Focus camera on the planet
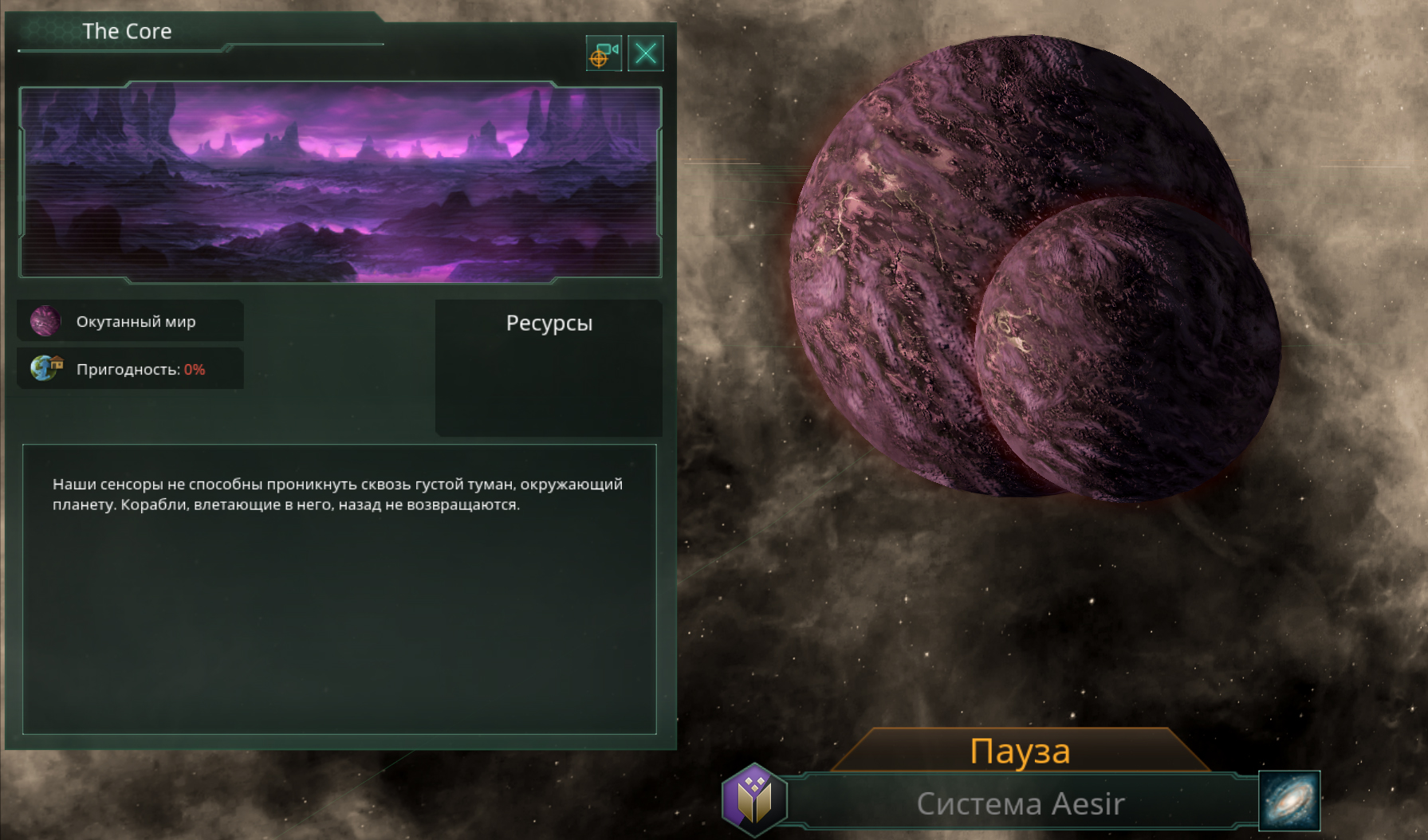This screenshot has height=840, width=1428. coord(604,53)
